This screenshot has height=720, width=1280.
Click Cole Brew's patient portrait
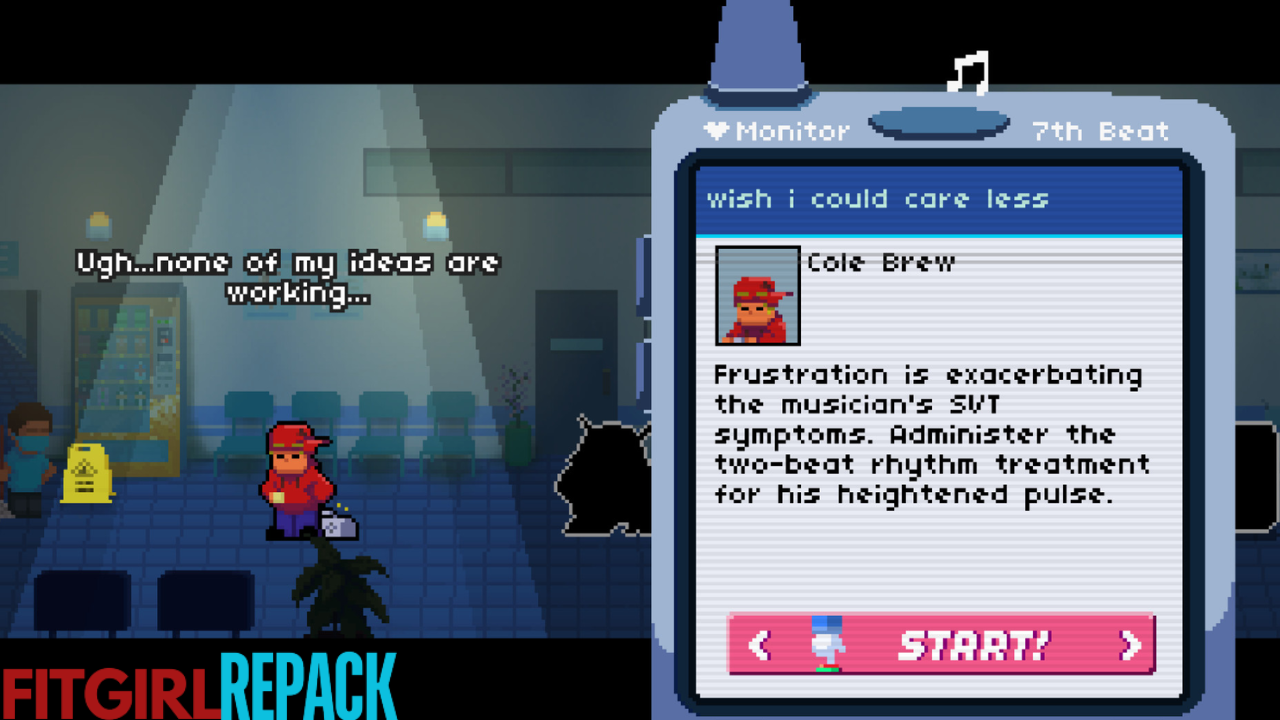(758, 295)
